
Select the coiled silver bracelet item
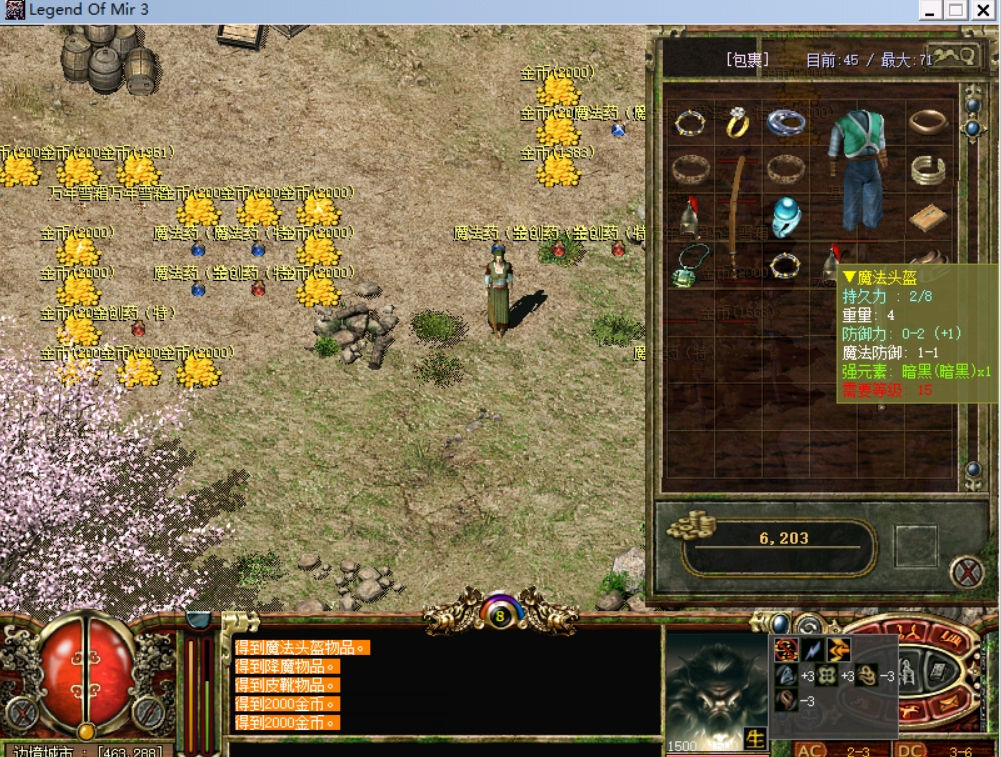(929, 170)
